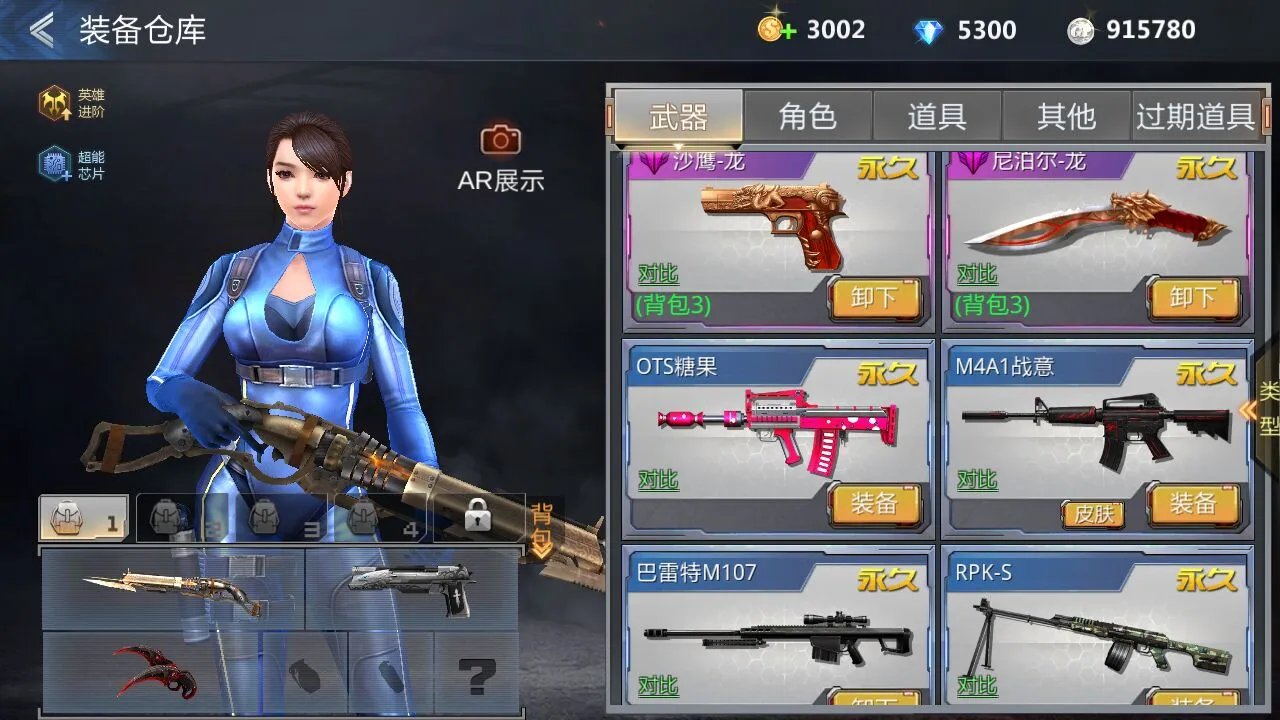Screen dimensions: 1280x720
Task: Select the equipped silver pistol slot
Action: tap(411, 589)
